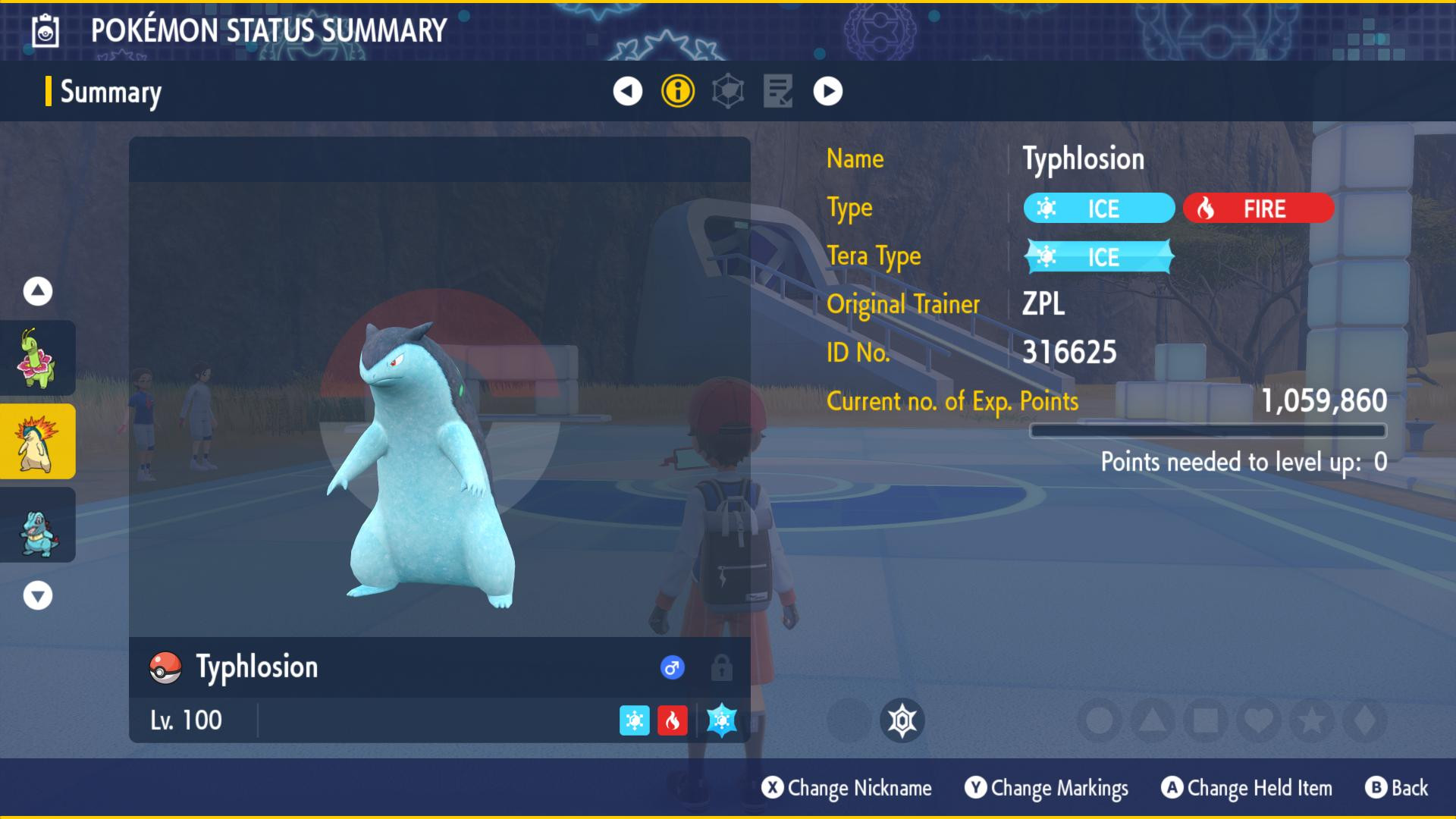Select Change Held Item option
1456x819 pixels.
[x=1247, y=788]
